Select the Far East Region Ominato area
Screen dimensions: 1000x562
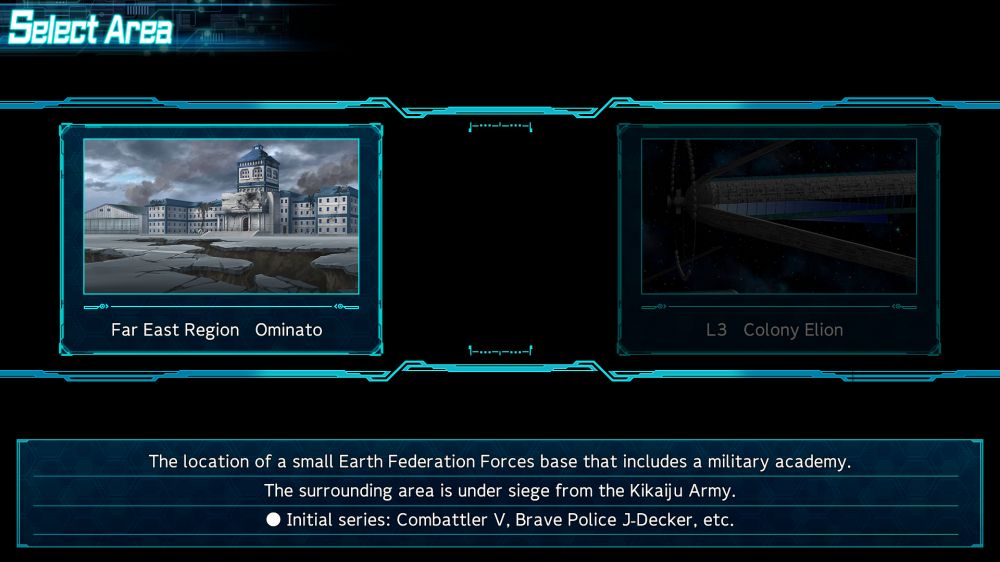[221, 238]
